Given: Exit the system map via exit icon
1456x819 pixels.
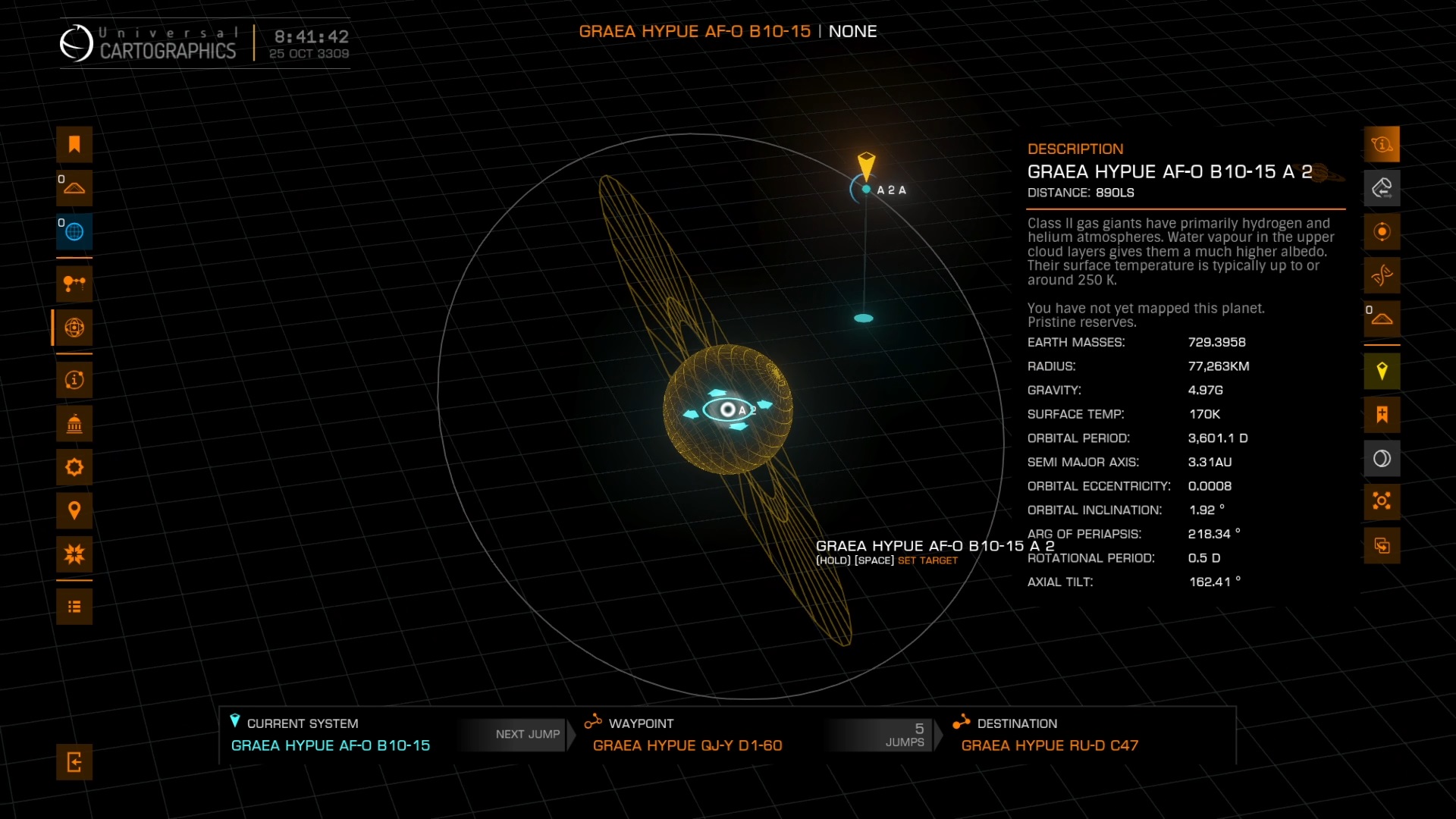Looking at the screenshot, I should coord(74,762).
